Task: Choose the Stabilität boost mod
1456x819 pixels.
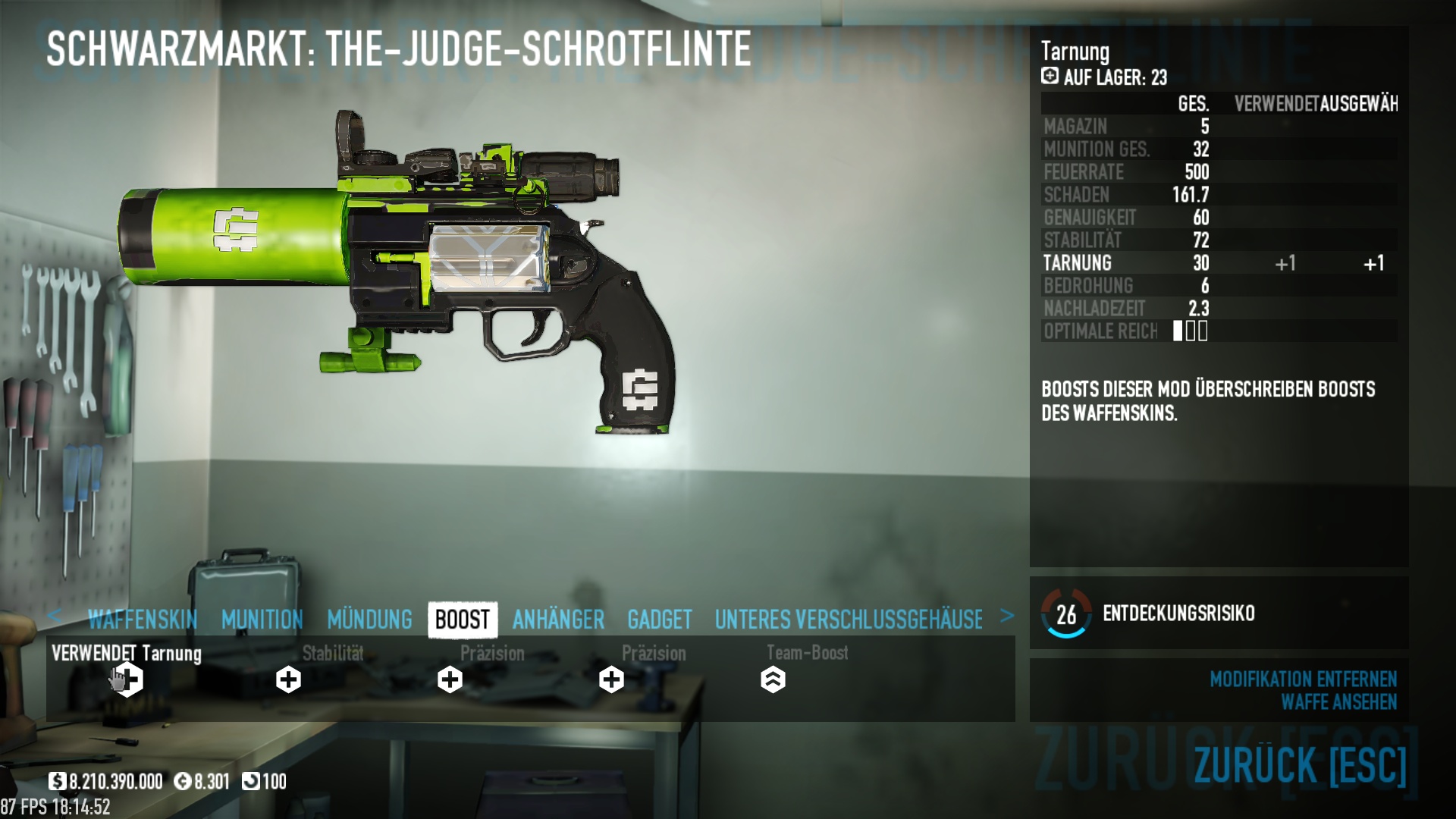Action: tap(289, 679)
